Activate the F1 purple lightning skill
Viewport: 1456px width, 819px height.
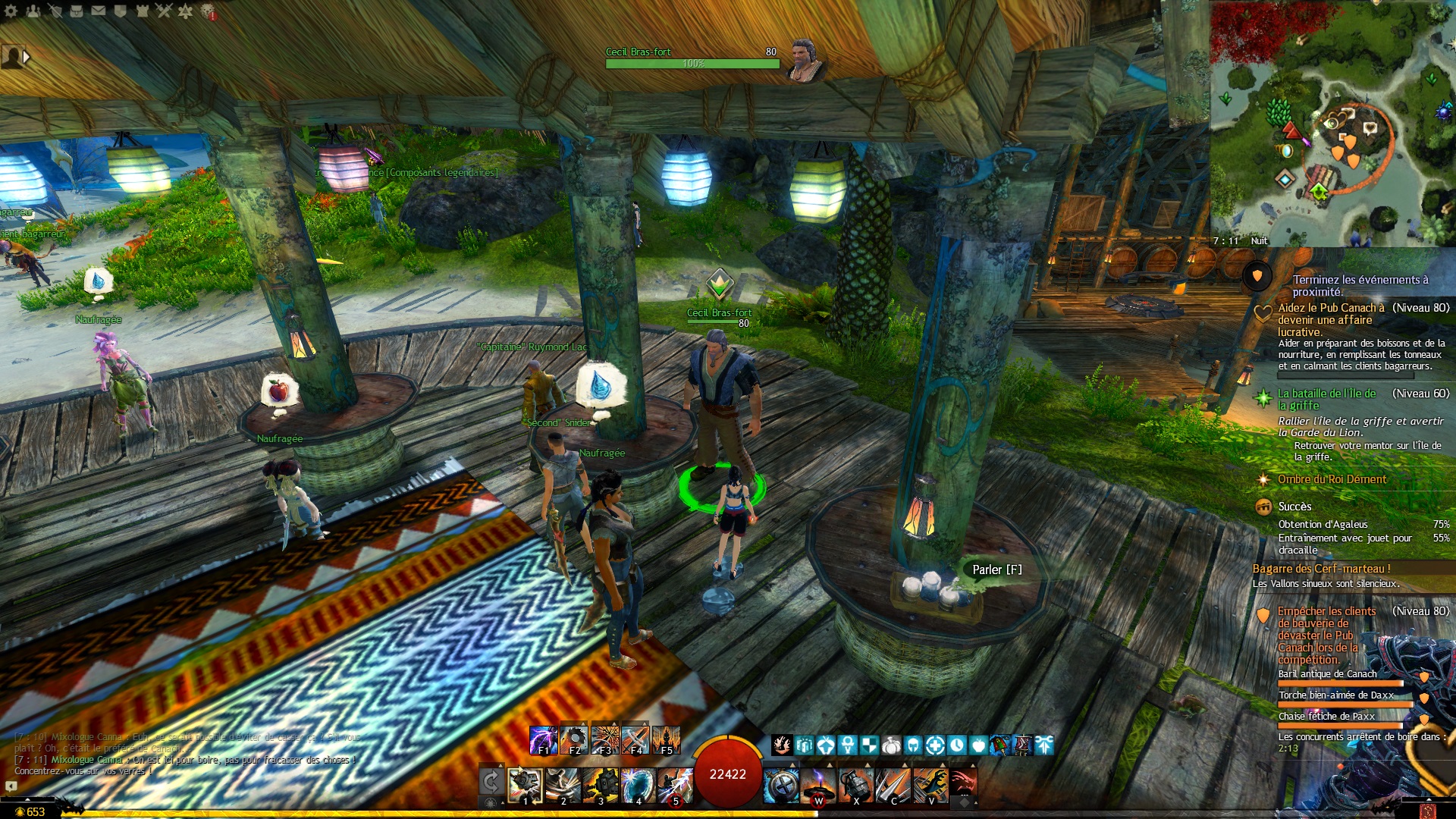pos(543,740)
